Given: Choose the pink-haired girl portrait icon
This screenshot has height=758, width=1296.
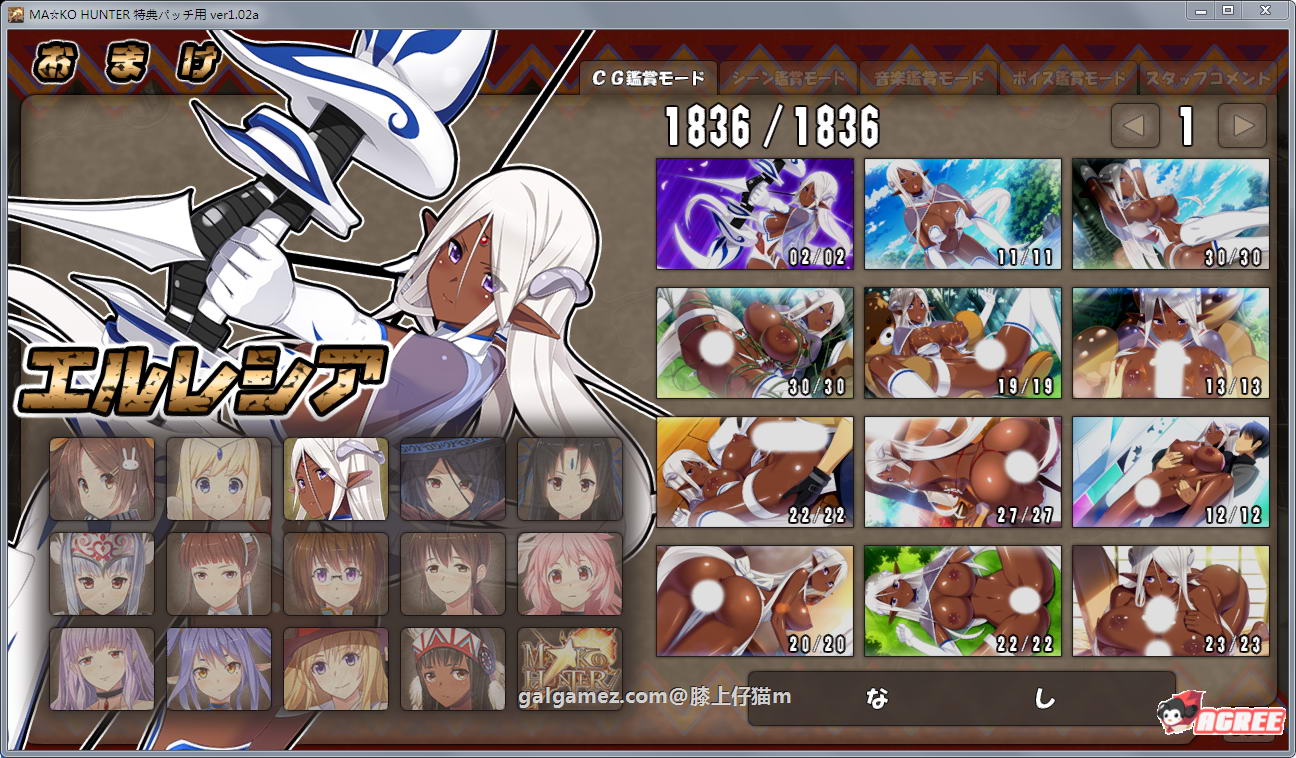Looking at the screenshot, I should coord(569,574).
